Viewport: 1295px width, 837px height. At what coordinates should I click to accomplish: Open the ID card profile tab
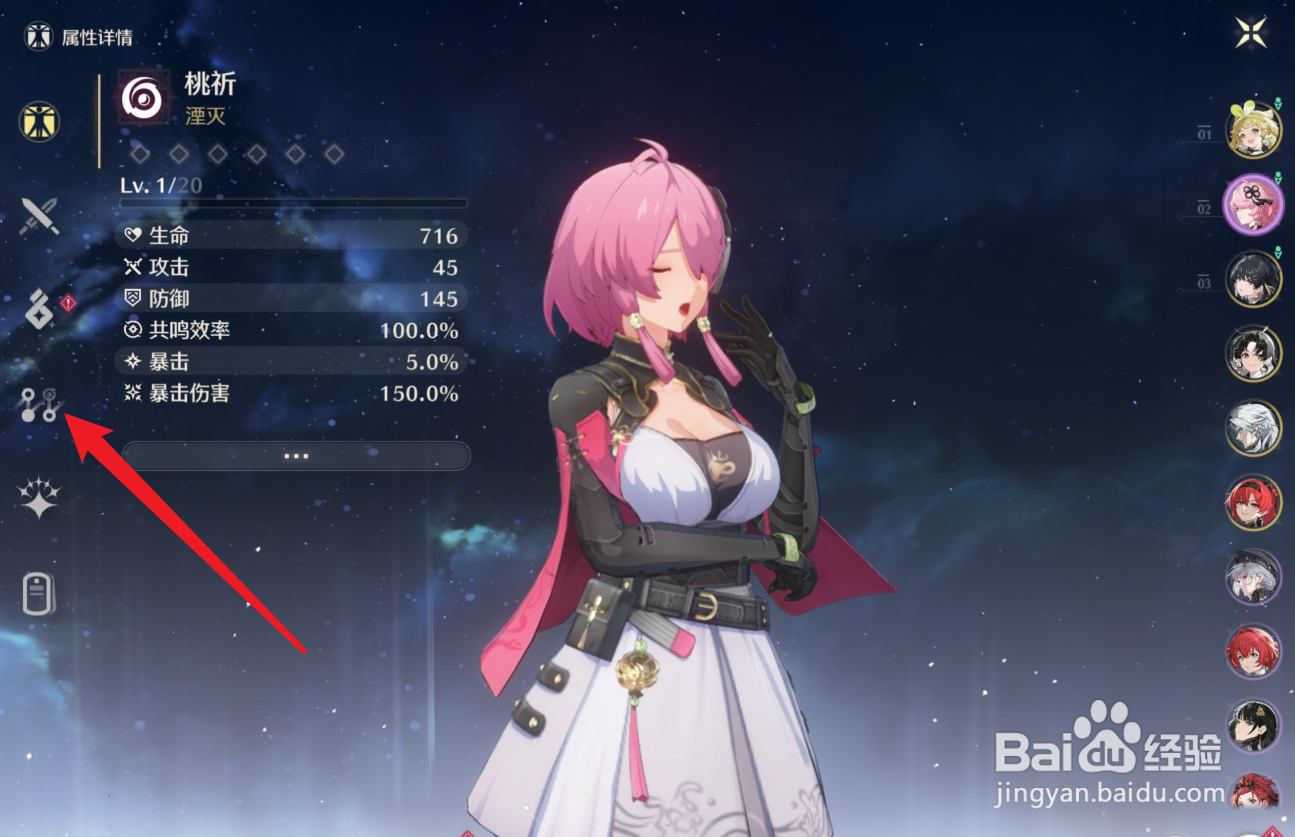(x=39, y=593)
